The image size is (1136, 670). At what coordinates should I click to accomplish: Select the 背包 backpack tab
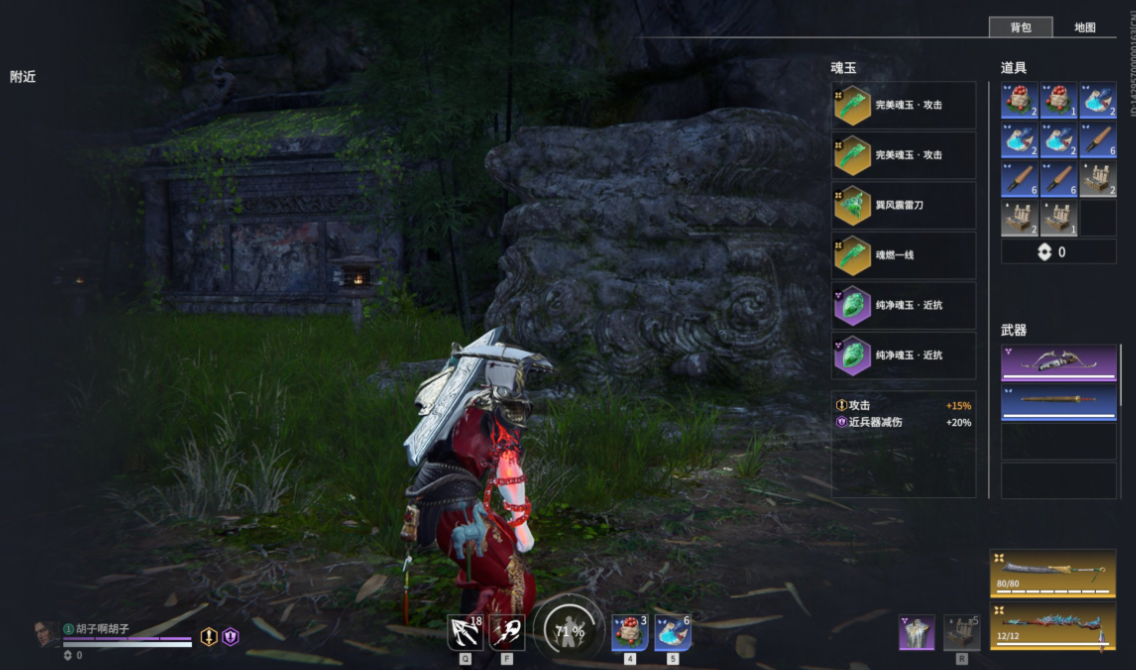coord(1021,28)
